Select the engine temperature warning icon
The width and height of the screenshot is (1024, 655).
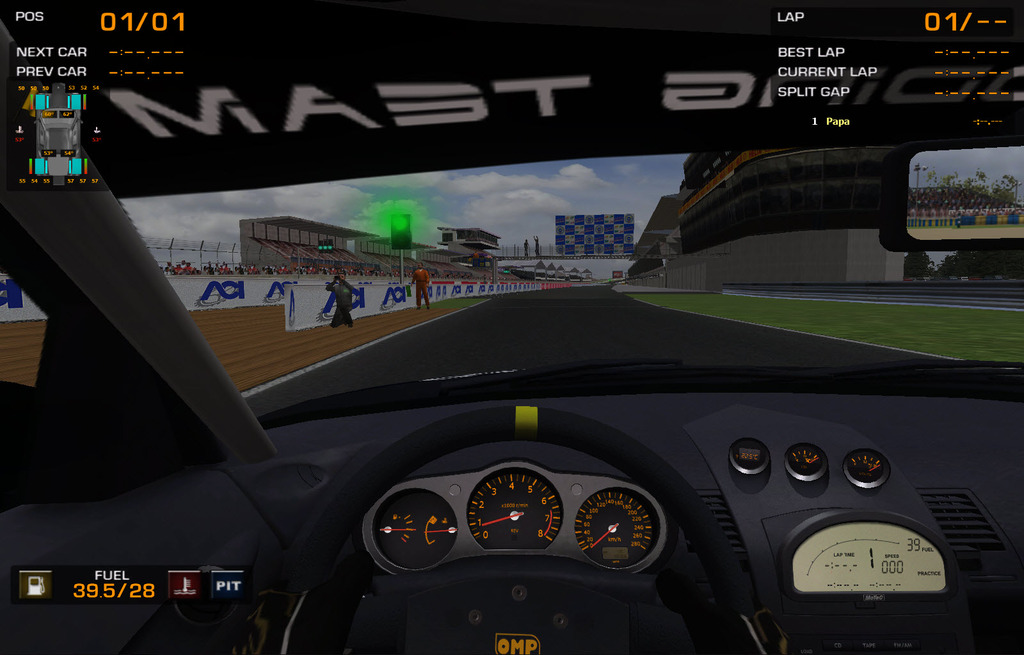point(183,585)
